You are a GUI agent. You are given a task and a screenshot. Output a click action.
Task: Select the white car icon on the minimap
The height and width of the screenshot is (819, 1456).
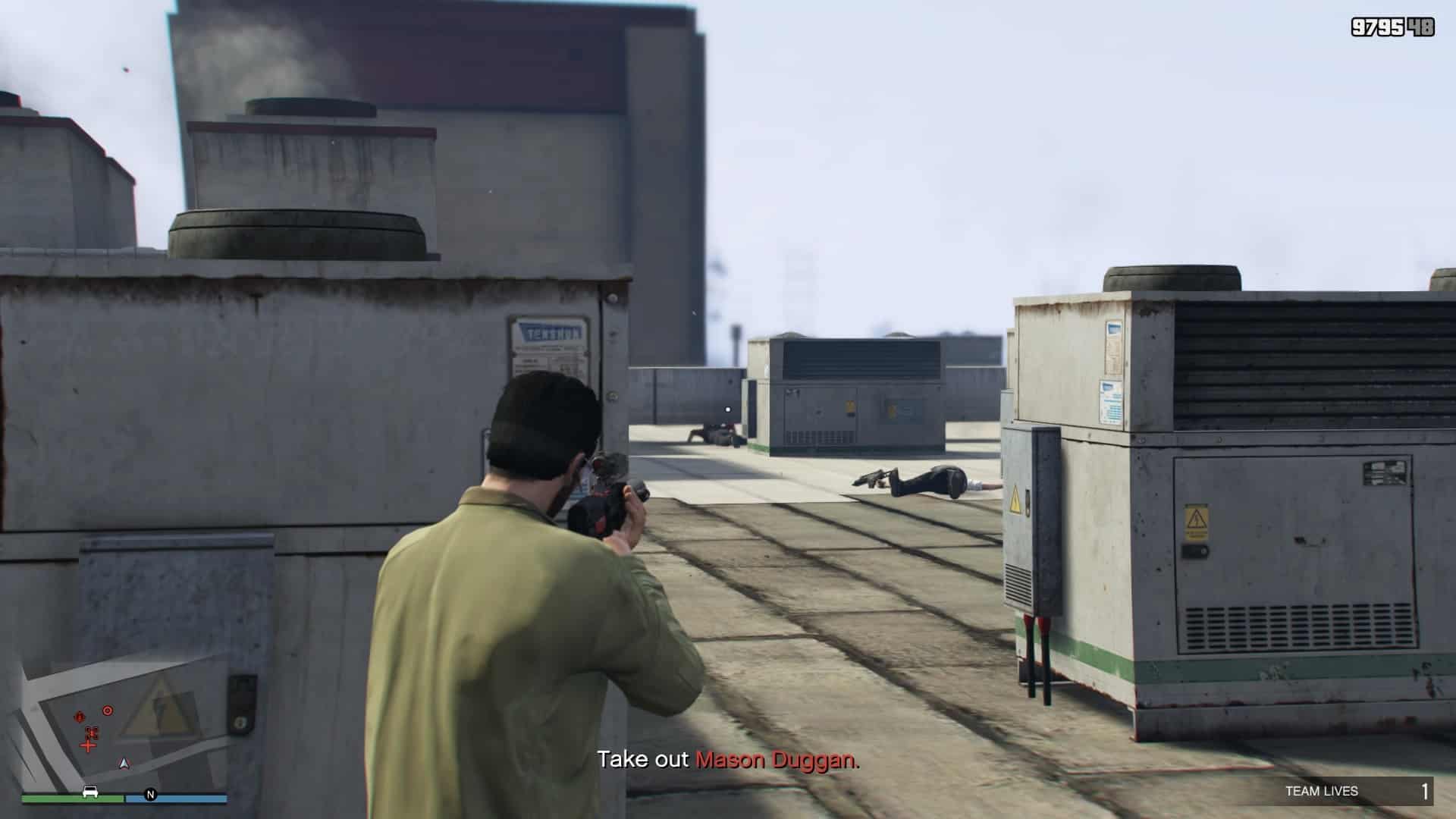click(90, 792)
